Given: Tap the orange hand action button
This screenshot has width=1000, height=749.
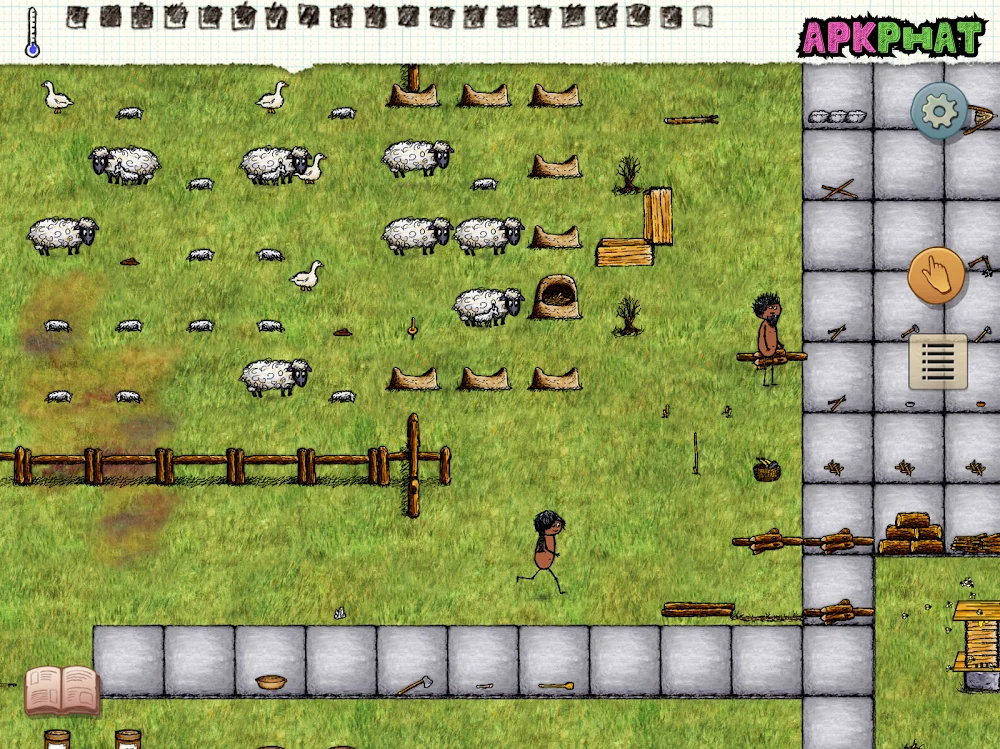Looking at the screenshot, I should coord(937,276).
